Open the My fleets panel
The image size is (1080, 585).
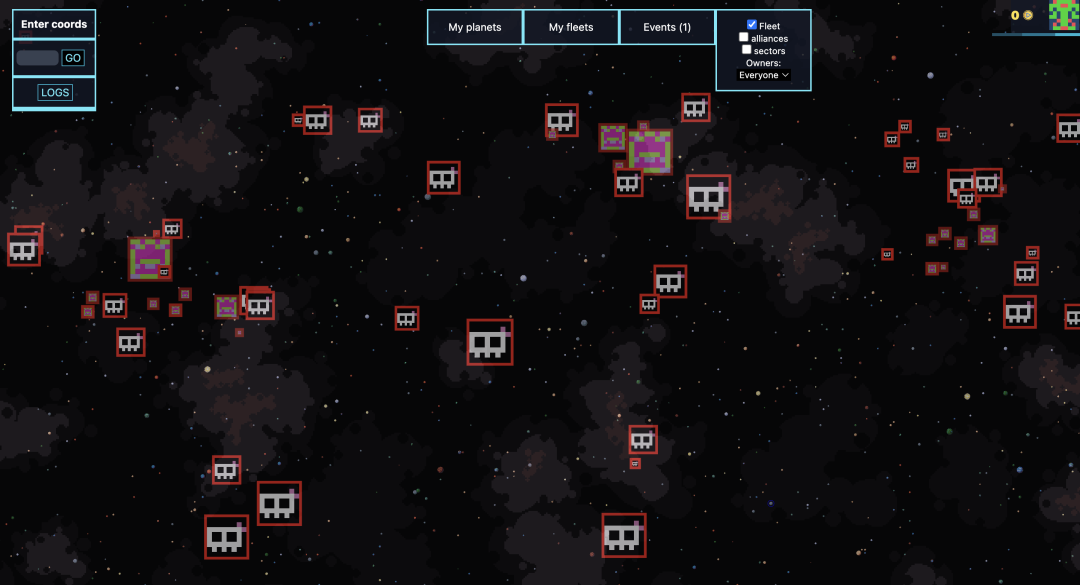571,27
